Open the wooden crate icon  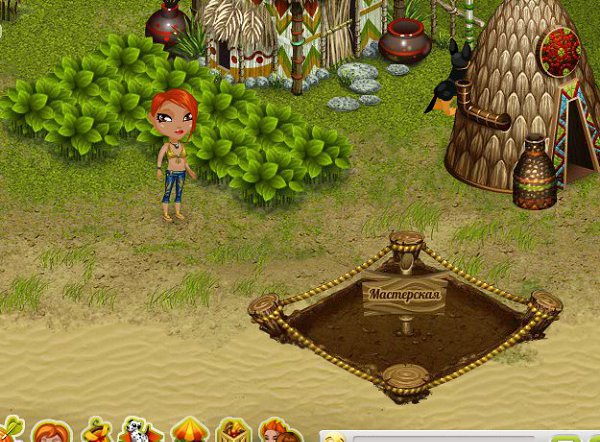pyautogui.click(x=233, y=432)
